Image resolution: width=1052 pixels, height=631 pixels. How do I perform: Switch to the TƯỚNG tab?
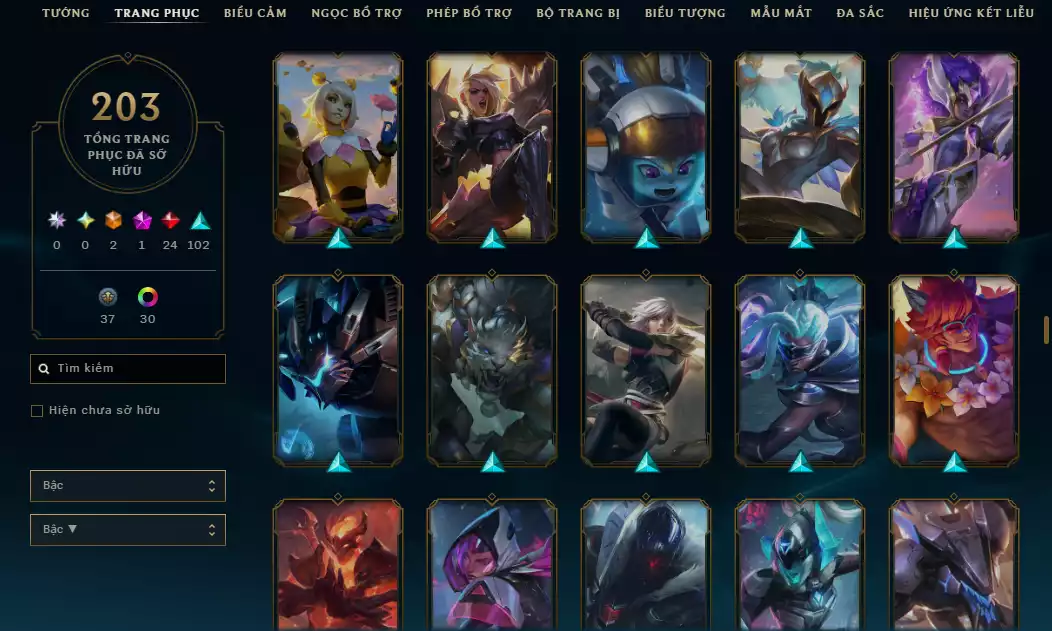pyautogui.click(x=66, y=13)
